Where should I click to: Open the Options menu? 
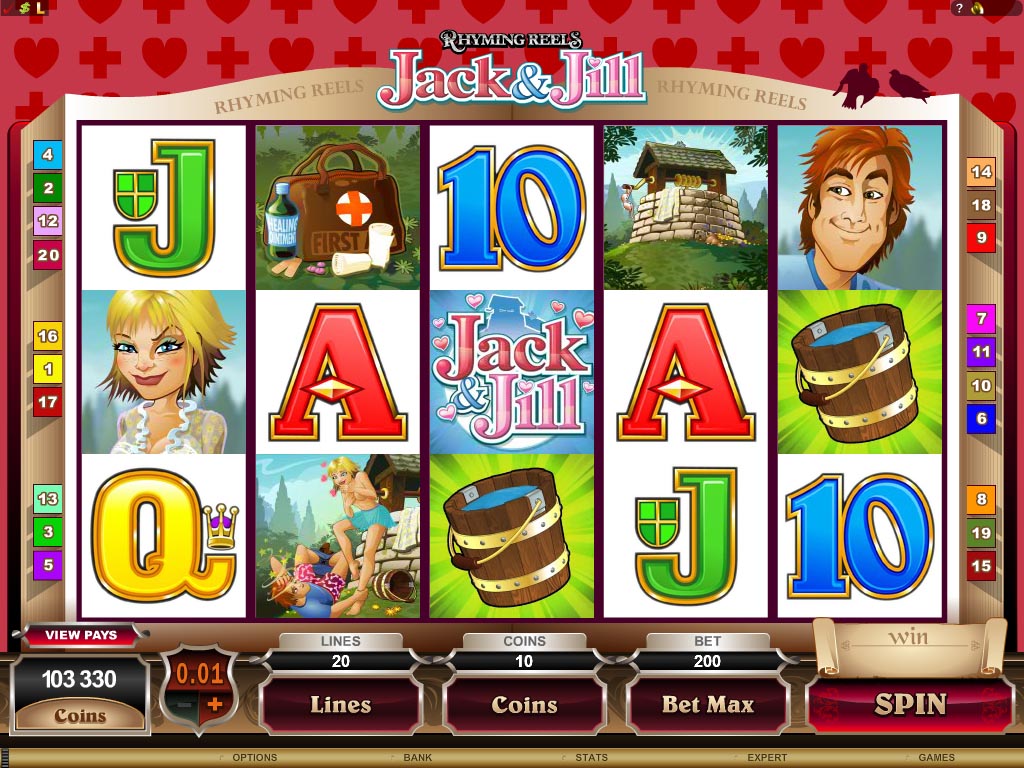pos(254,758)
